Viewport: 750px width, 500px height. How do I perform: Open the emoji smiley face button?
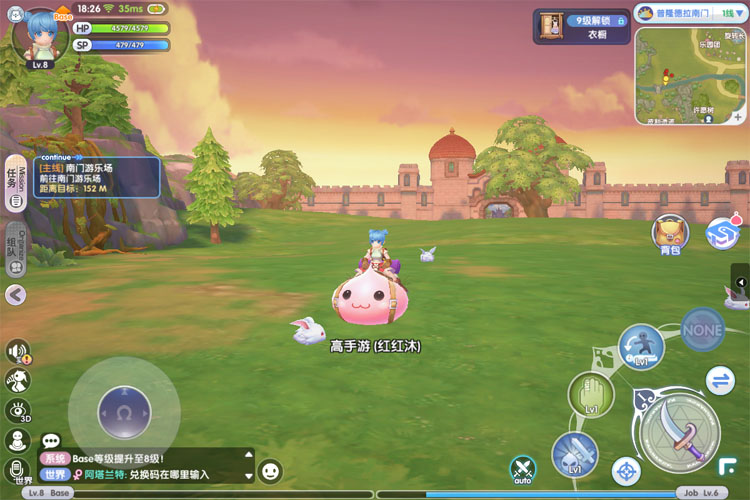(270, 471)
